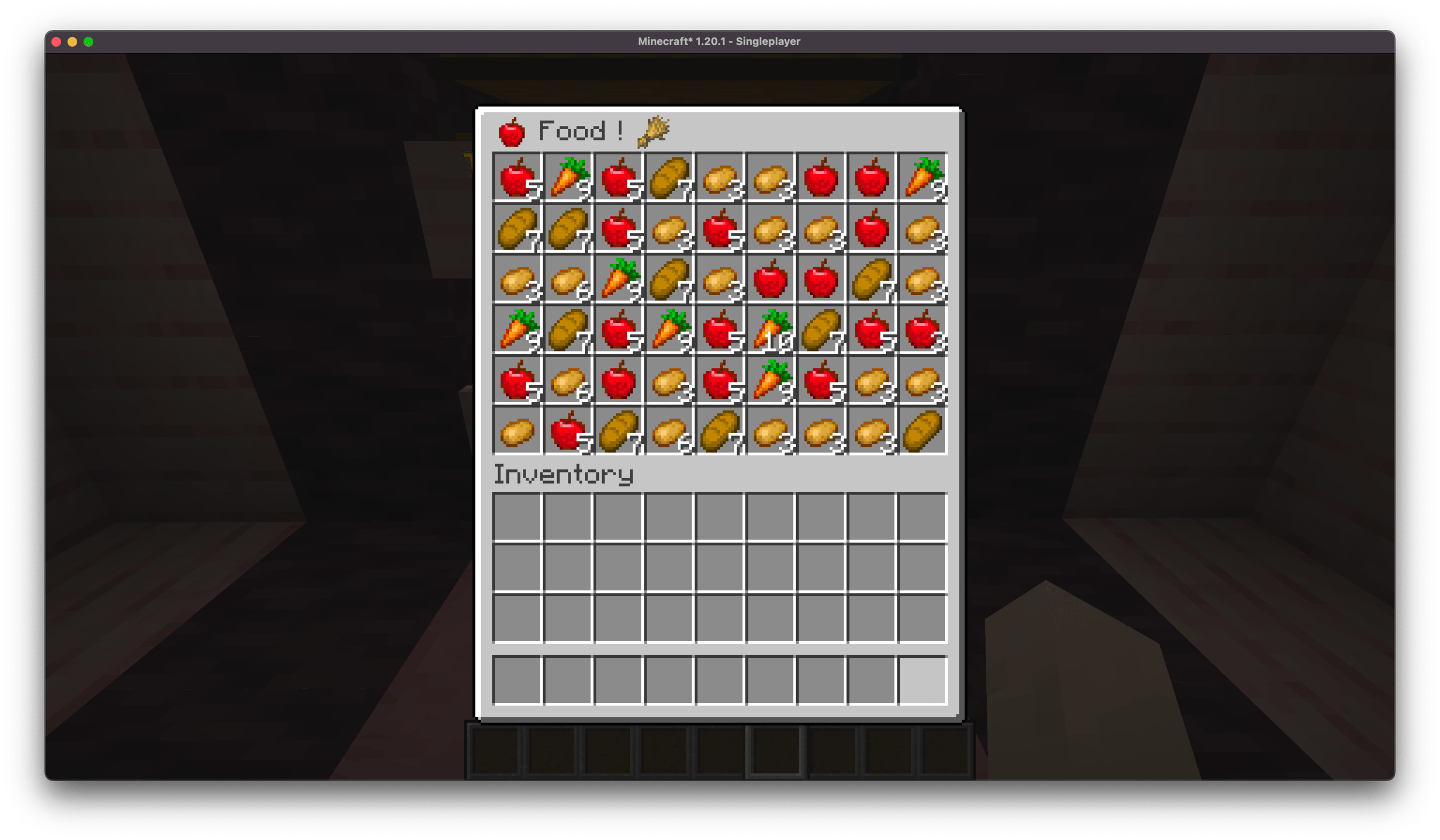The image size is (1440, 840).
Task: Click the wheat icon after the Food title
Action: tap(652, 130)
